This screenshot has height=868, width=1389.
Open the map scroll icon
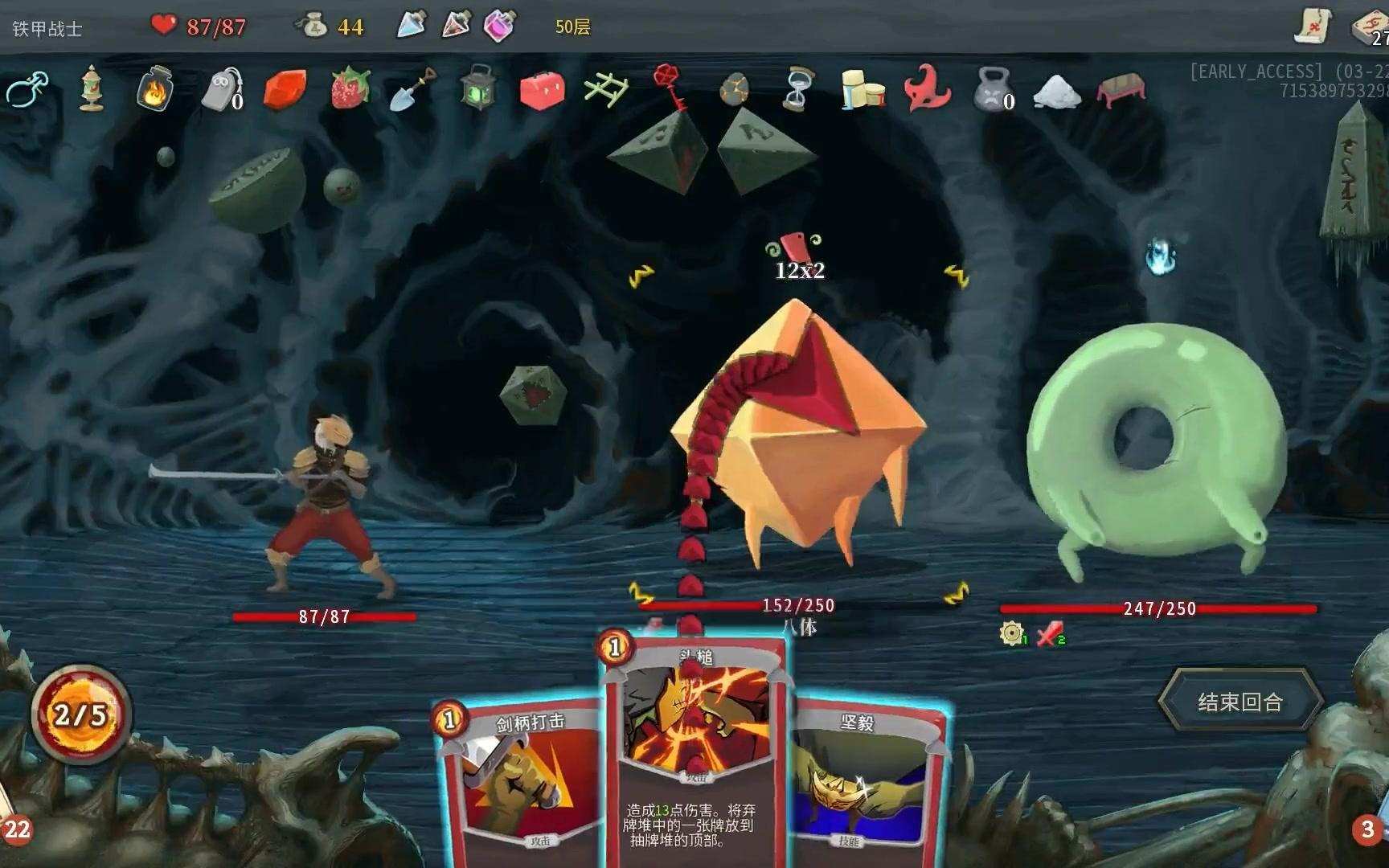pos(1314,26)
